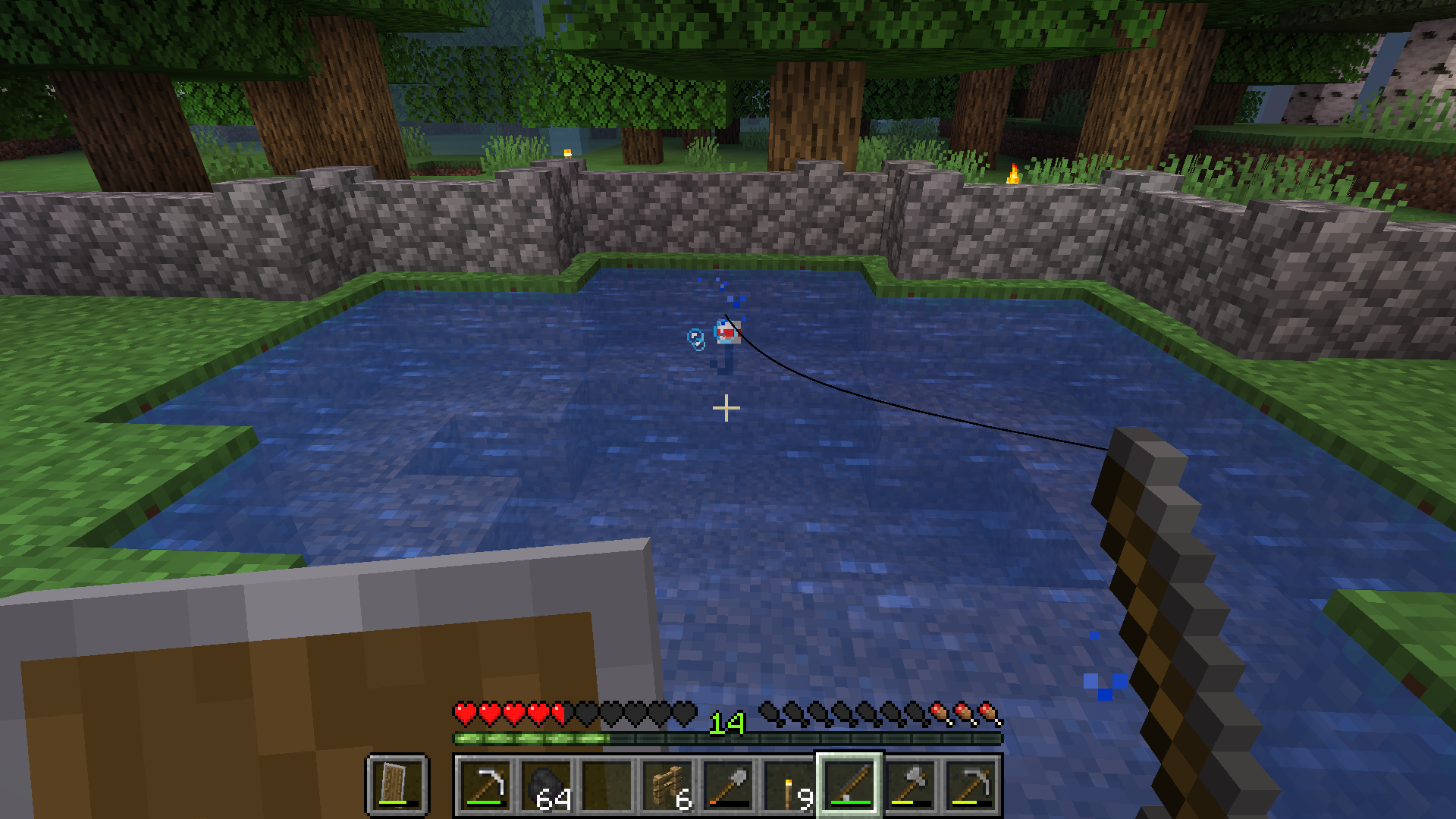Choose the stack of 64 coal
This screenshot has width=1456, height=819.
pyautogui.click(x=546, y=785)
